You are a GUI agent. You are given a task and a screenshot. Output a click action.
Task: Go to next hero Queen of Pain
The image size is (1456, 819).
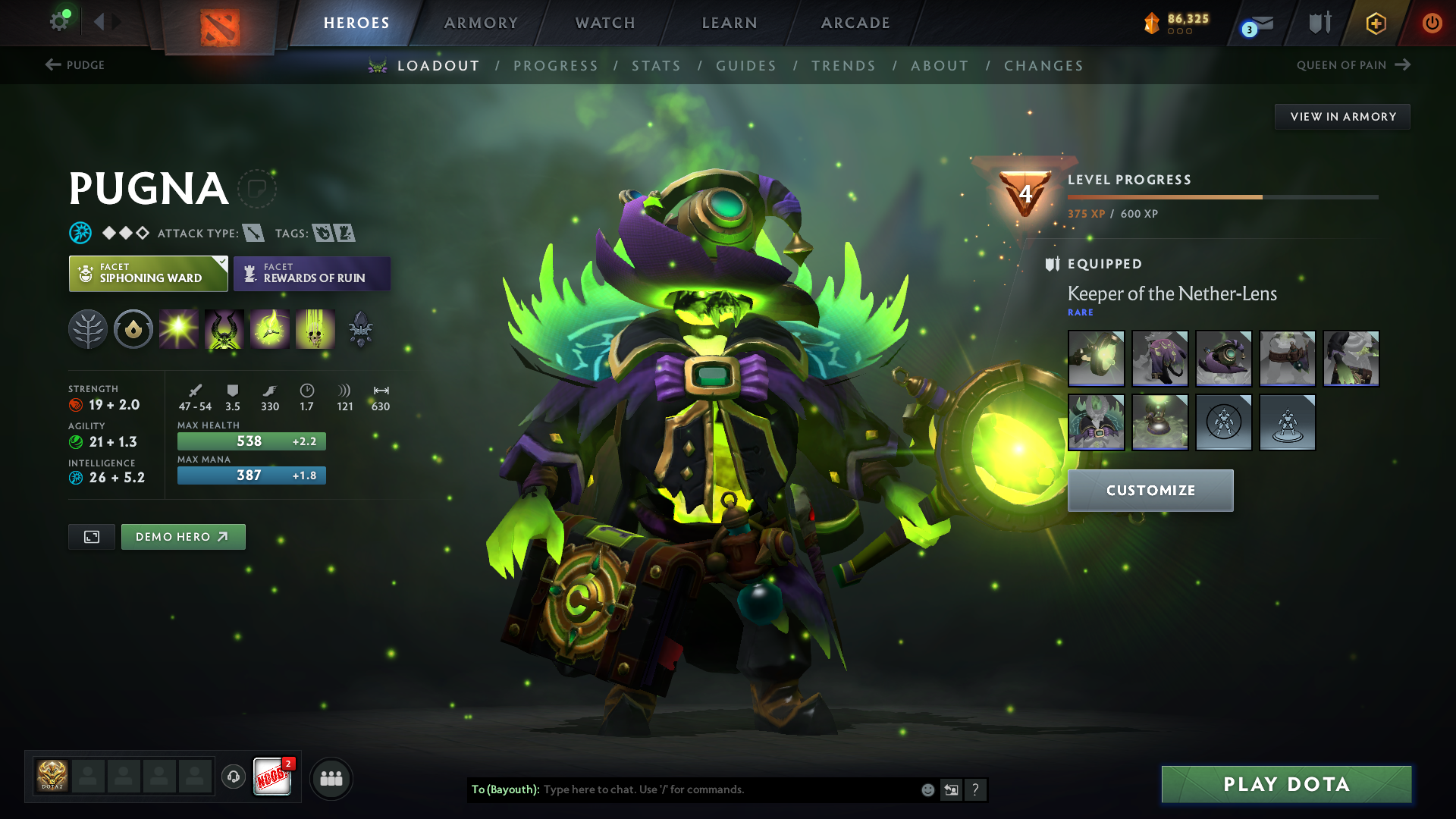point(1353,65)
